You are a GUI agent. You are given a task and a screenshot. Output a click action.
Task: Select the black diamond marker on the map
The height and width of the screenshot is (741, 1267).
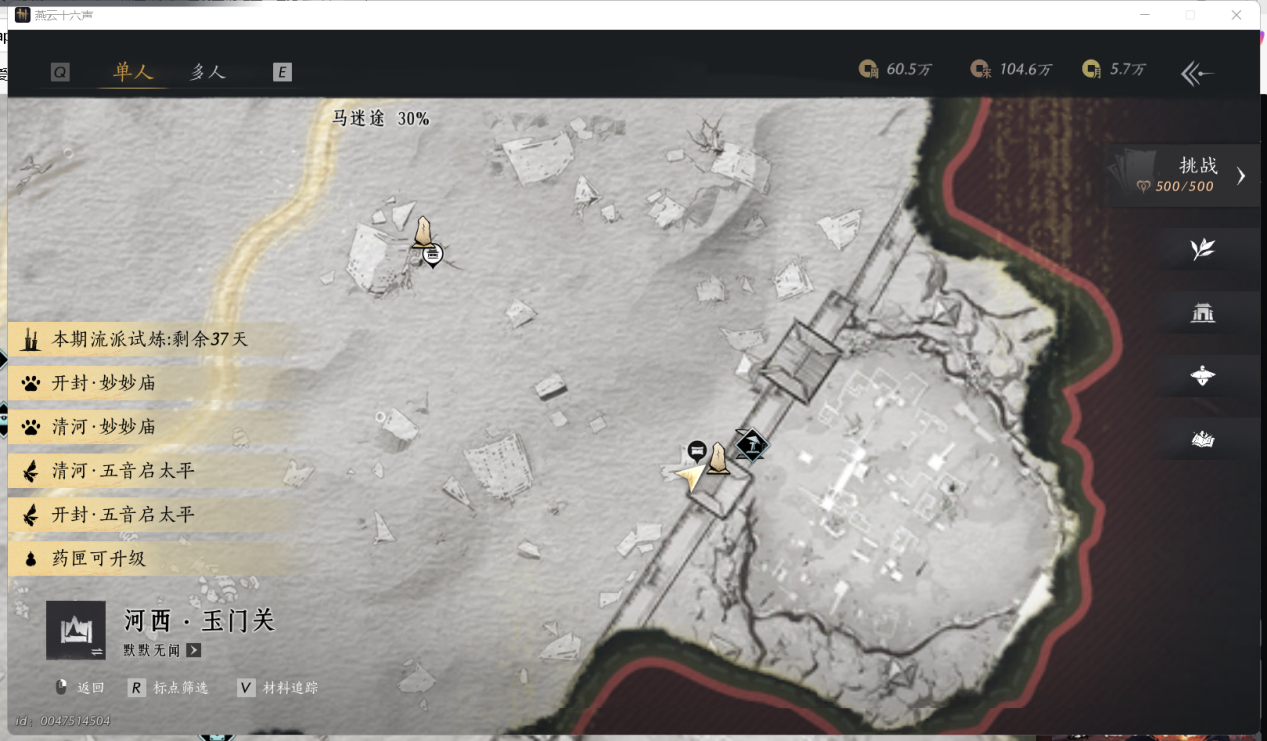tap(750, 443)
